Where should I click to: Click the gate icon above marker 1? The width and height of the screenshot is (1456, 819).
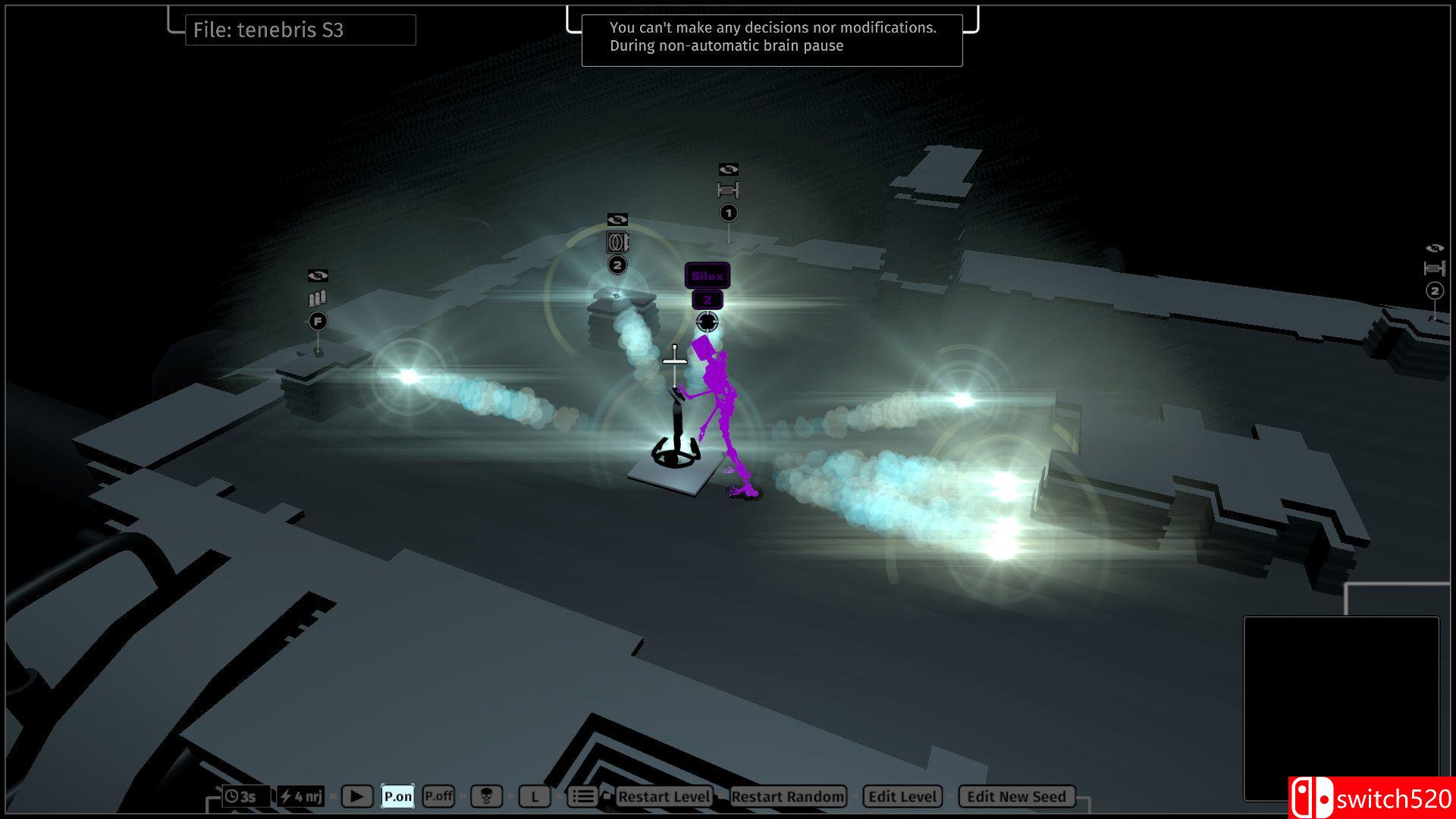point(728,188)
